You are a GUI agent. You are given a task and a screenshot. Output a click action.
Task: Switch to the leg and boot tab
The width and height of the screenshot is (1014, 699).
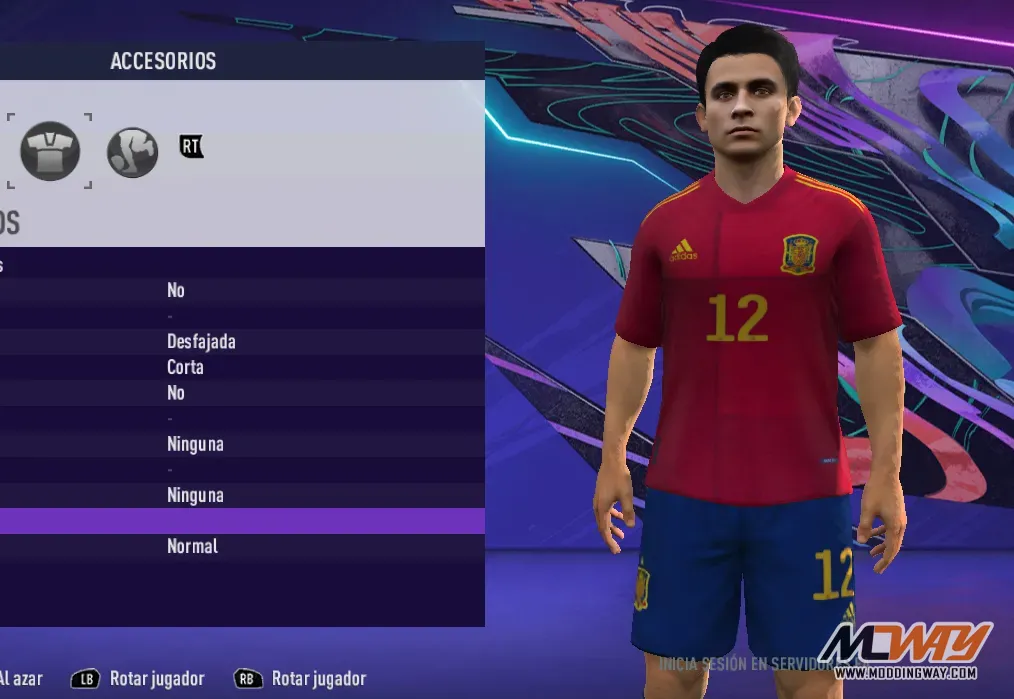click(x=132, y=153)
